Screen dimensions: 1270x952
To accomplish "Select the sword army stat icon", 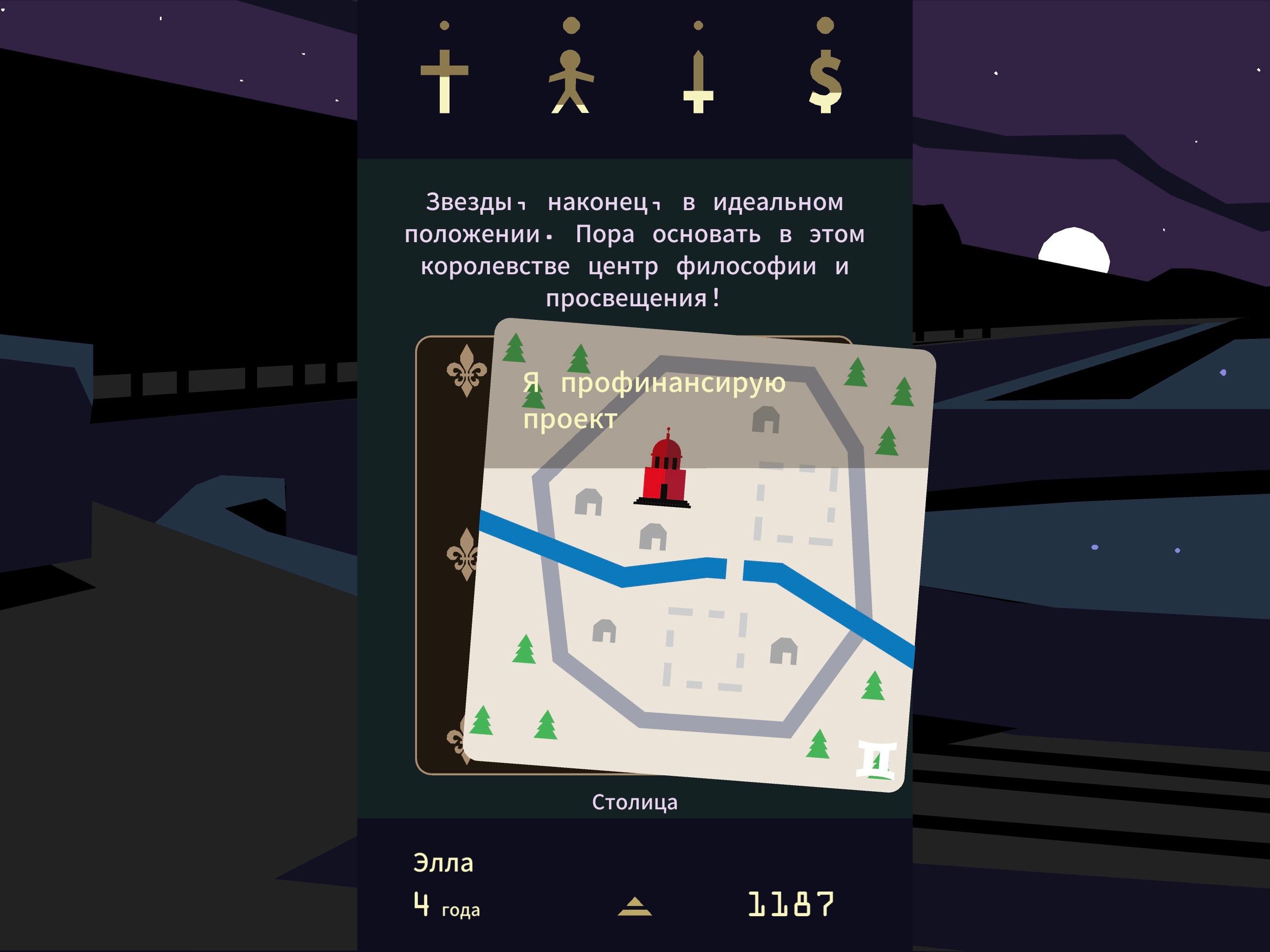I will pos(698,75).
